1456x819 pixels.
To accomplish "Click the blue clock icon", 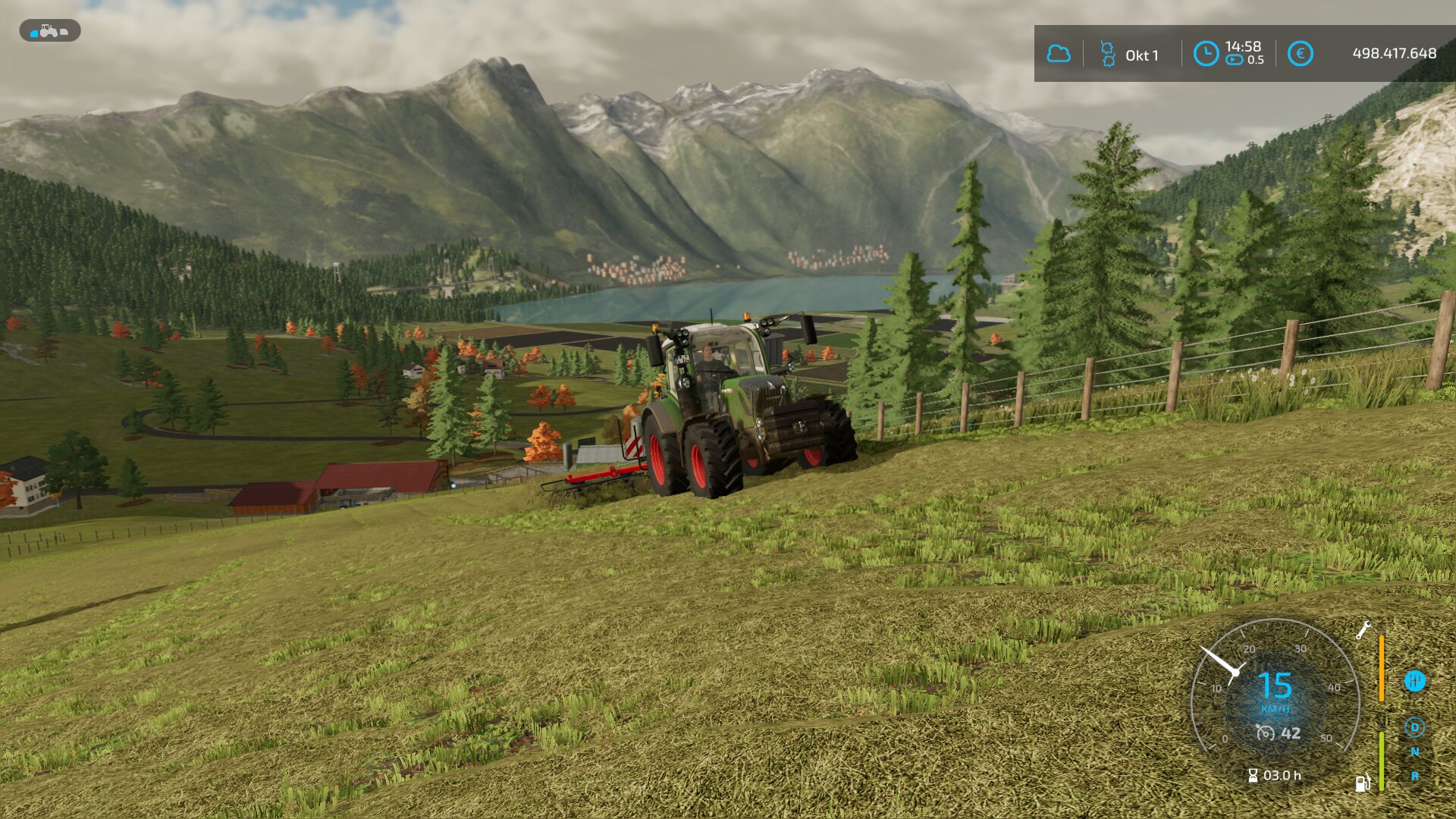I will (1206, 54).
